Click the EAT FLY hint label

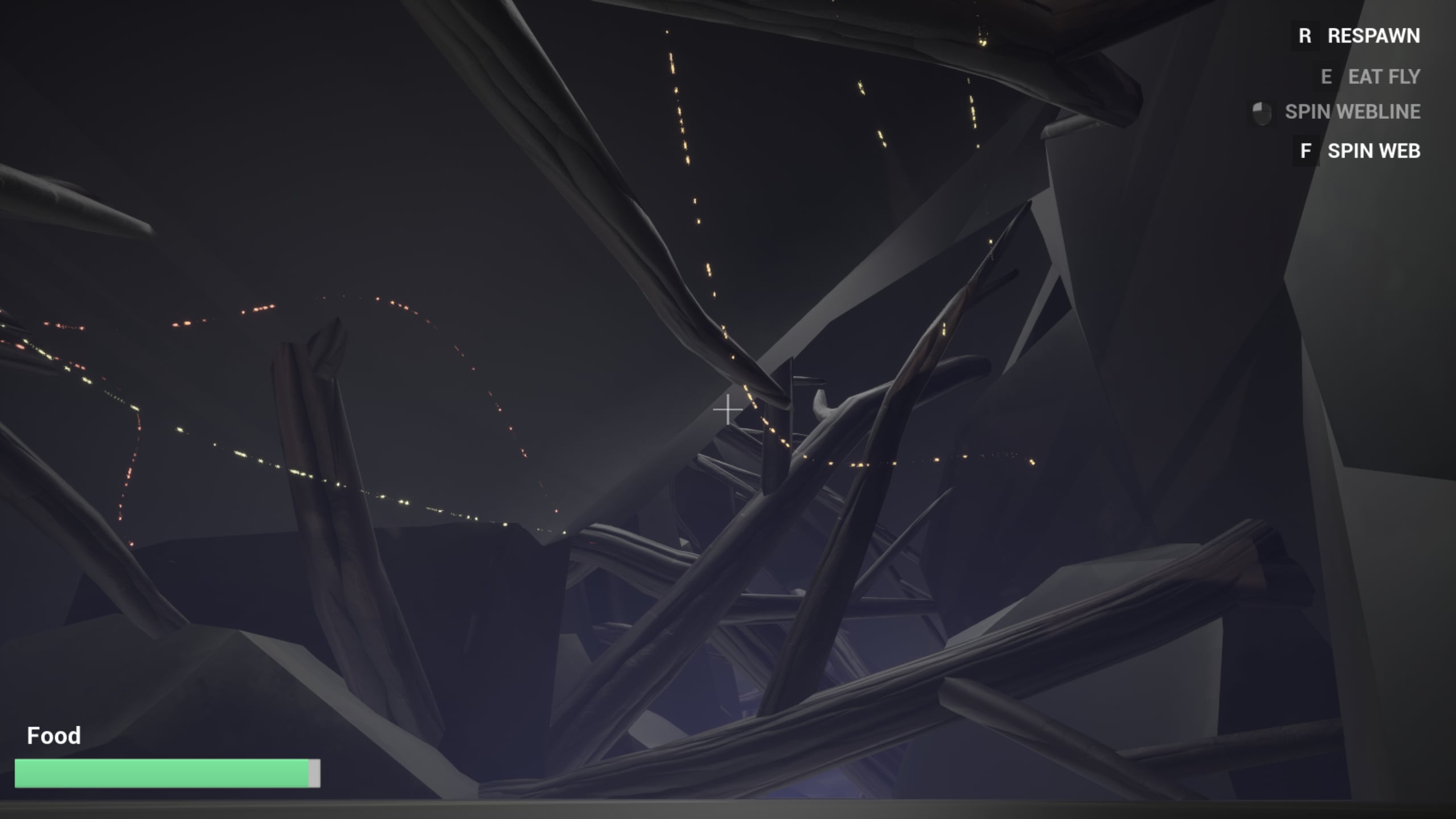tap(1383, 76)
